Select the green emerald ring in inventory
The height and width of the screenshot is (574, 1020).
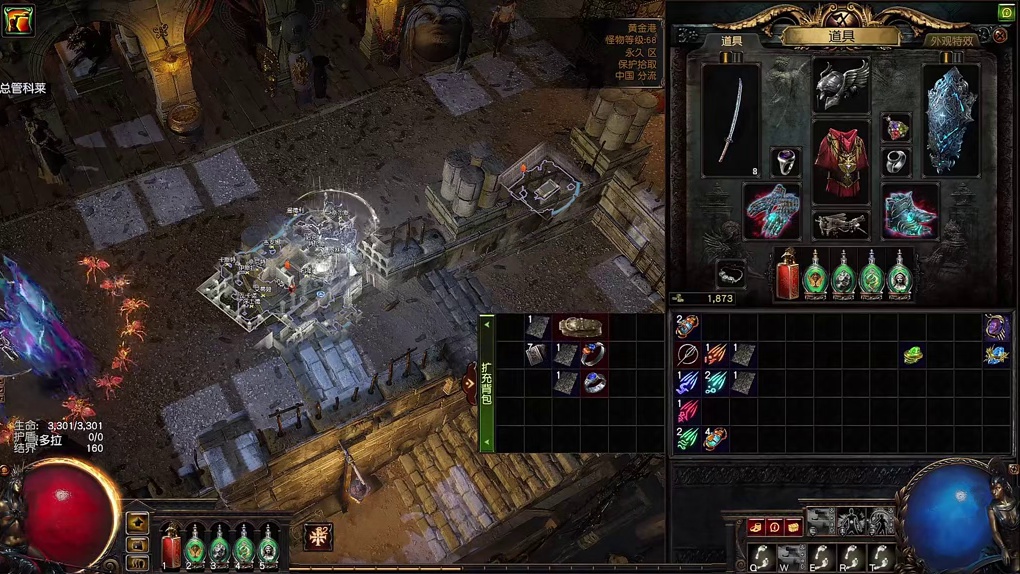point(913,354)
